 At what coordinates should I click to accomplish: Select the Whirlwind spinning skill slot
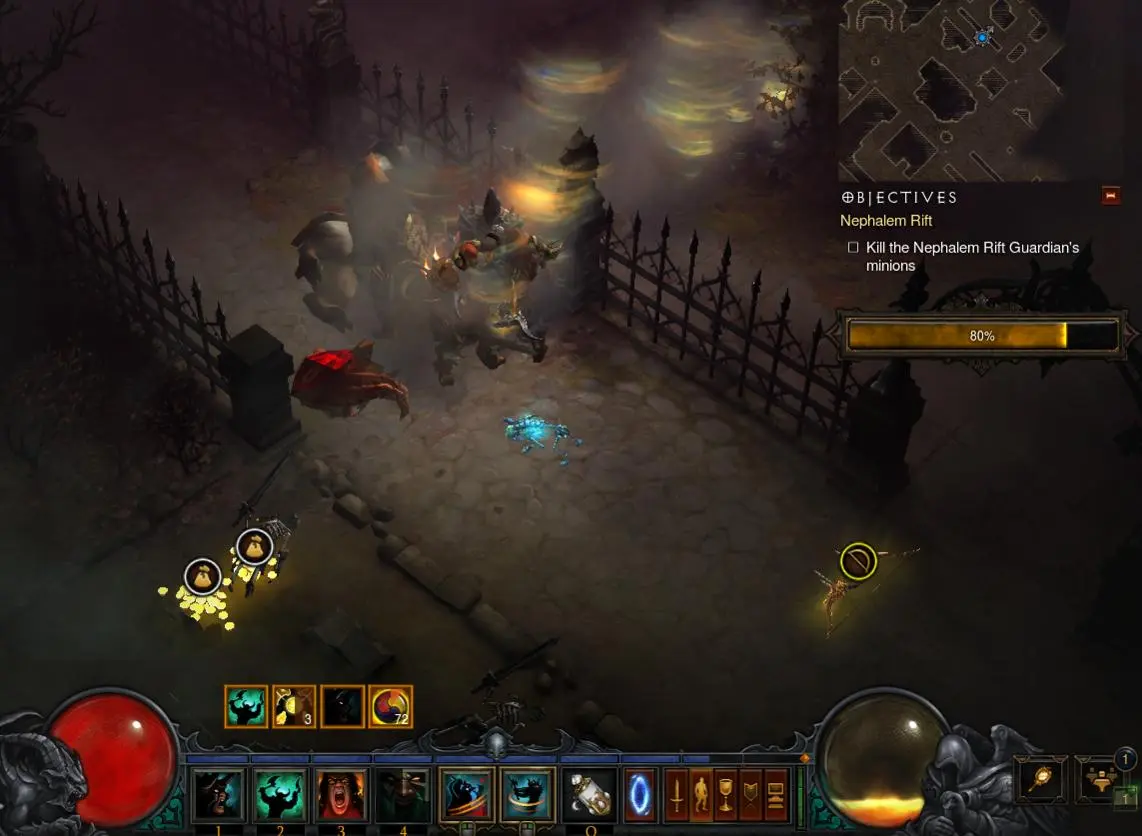click(x=527, y=795)
